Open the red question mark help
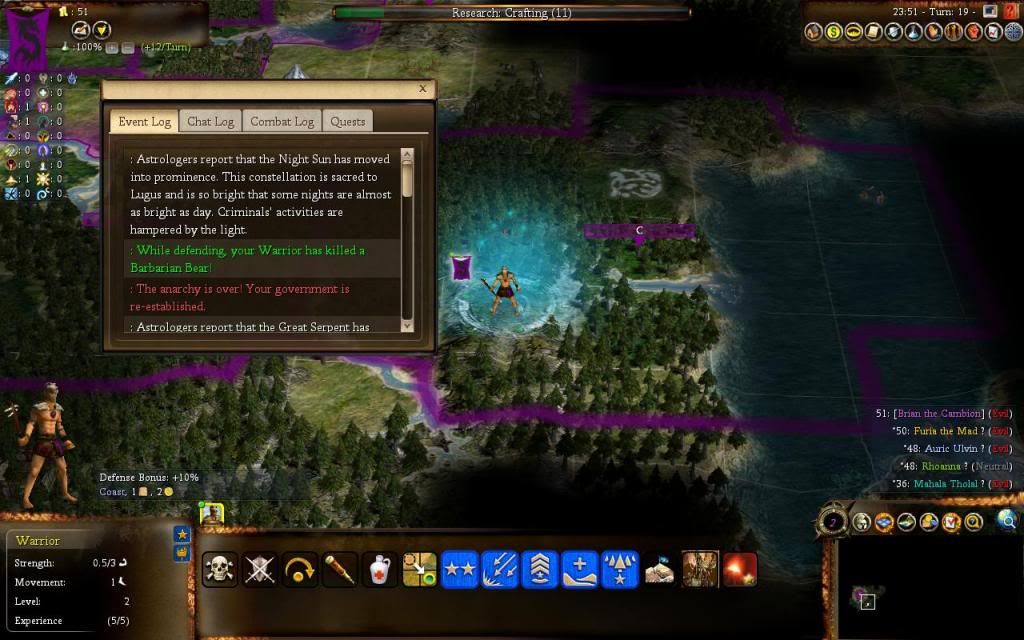 pos(1010,12)
